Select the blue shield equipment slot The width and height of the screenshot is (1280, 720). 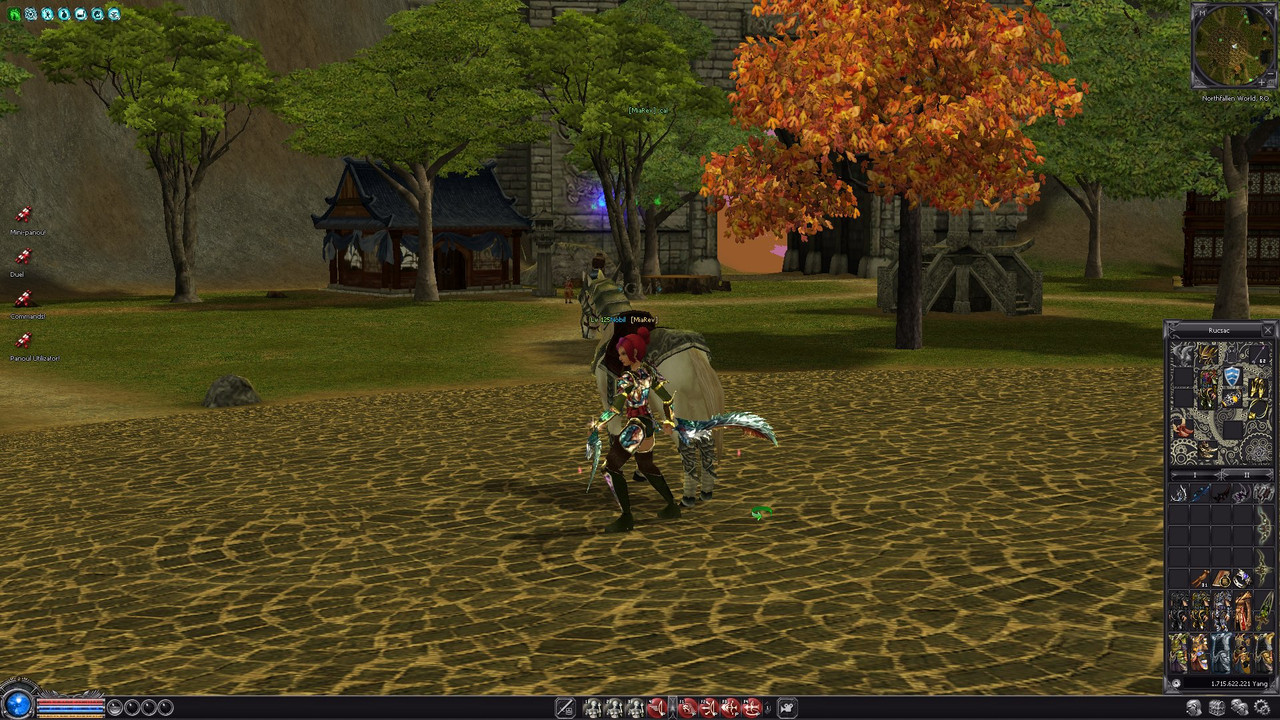click(1232, 376)
